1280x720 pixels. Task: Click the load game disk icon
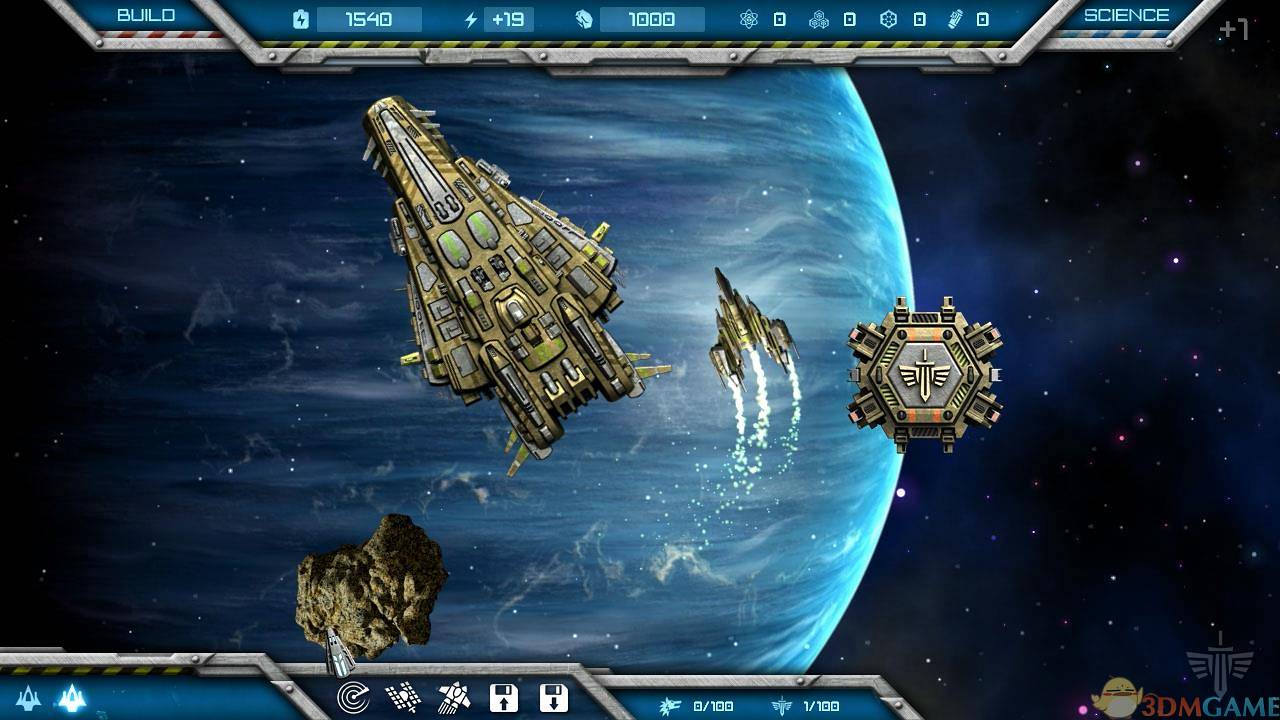coord(554,698)
